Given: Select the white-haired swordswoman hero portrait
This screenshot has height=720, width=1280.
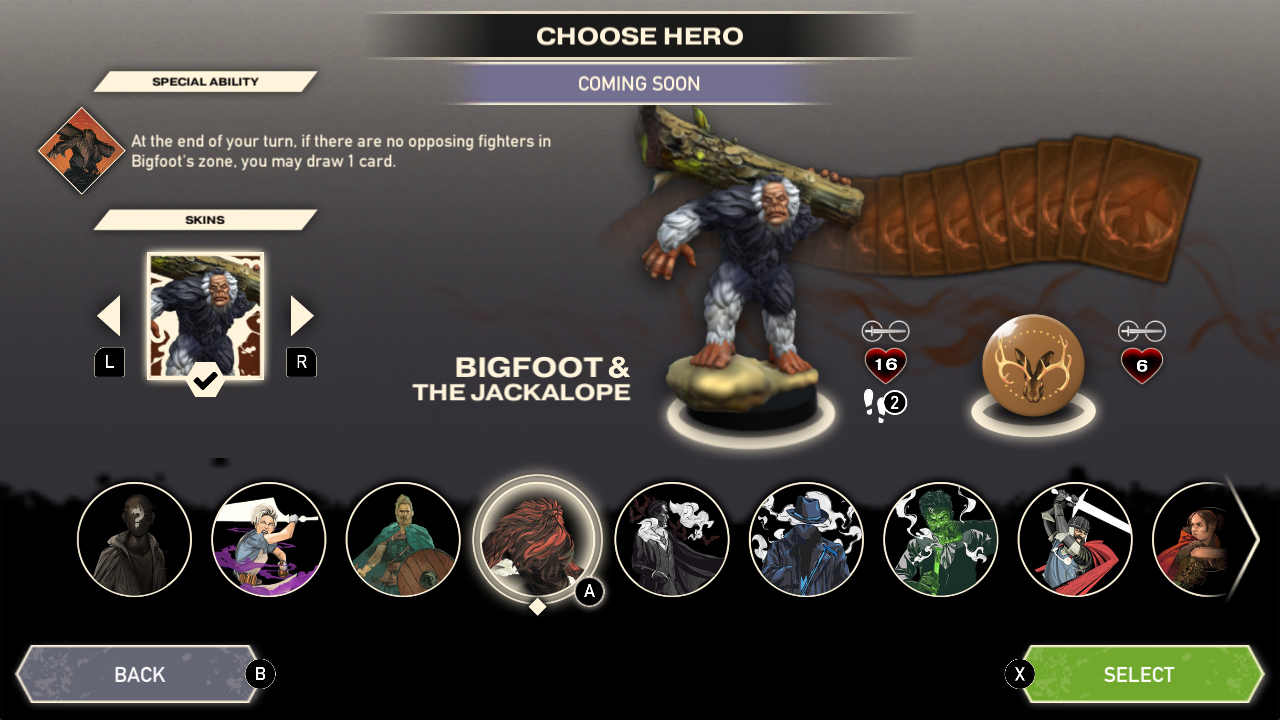Looking at the screenshot, I should tap(268, 540).
